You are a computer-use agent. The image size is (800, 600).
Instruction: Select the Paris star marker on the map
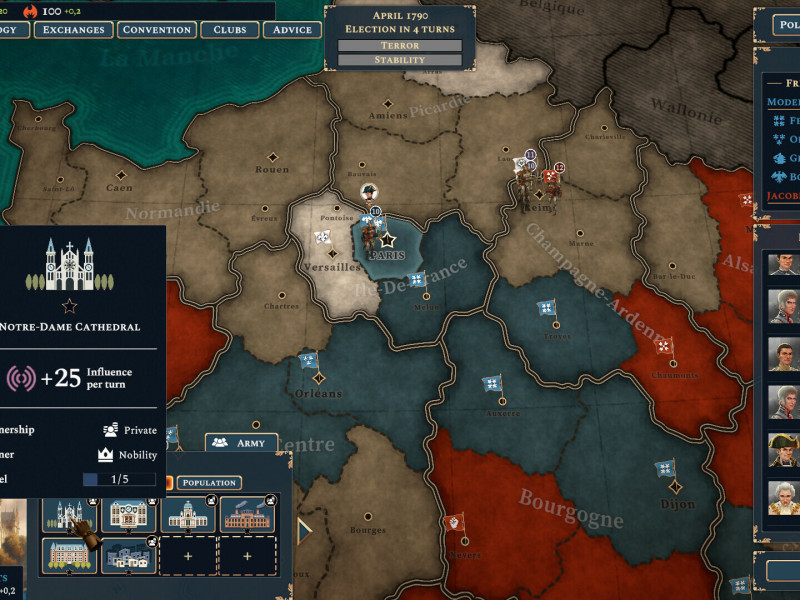tap(388, 240)
